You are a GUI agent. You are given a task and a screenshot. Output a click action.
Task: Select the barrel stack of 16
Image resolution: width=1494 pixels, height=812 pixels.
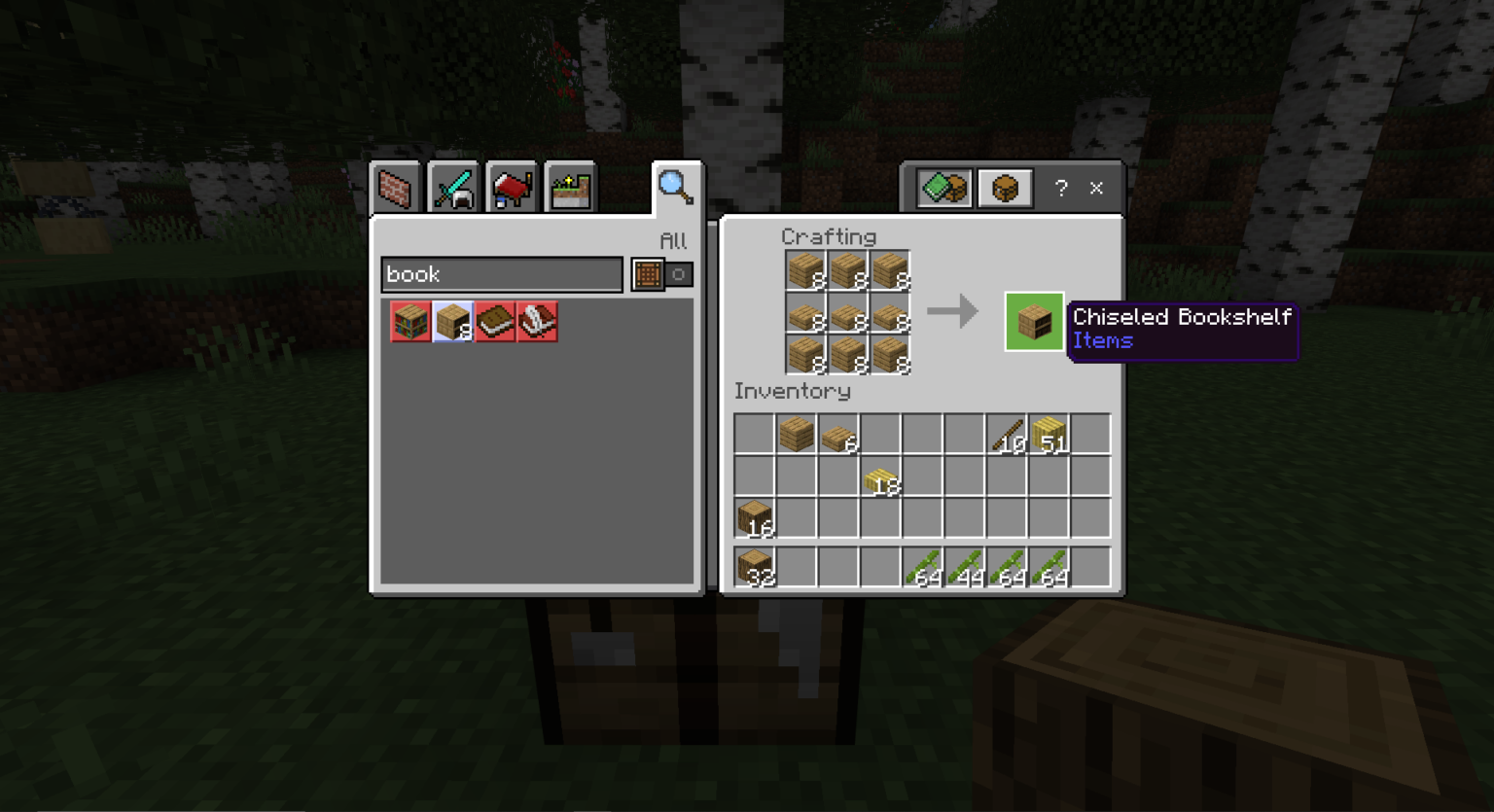[x=754, y=516]
